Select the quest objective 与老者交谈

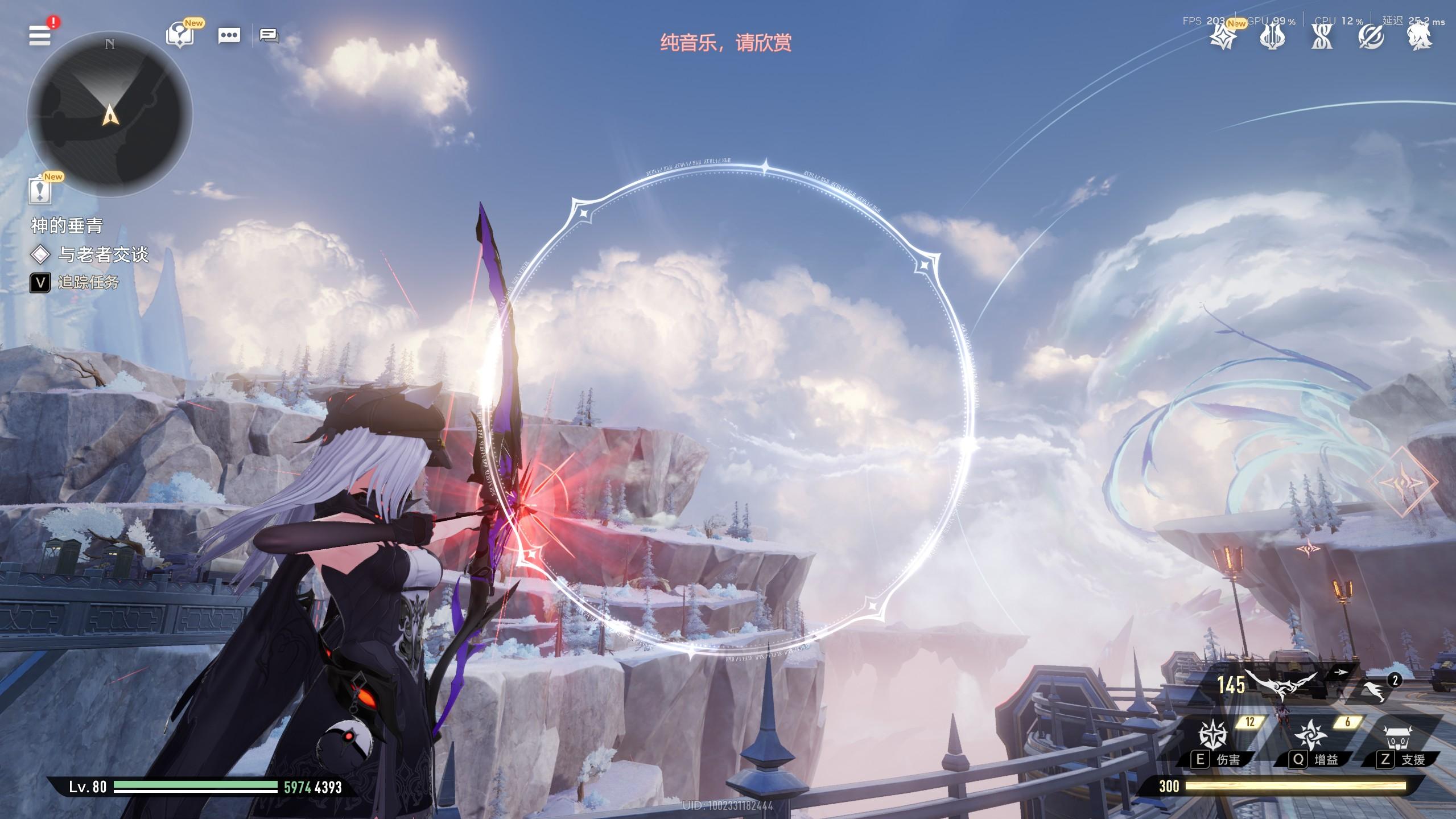[x=102, y=254]
